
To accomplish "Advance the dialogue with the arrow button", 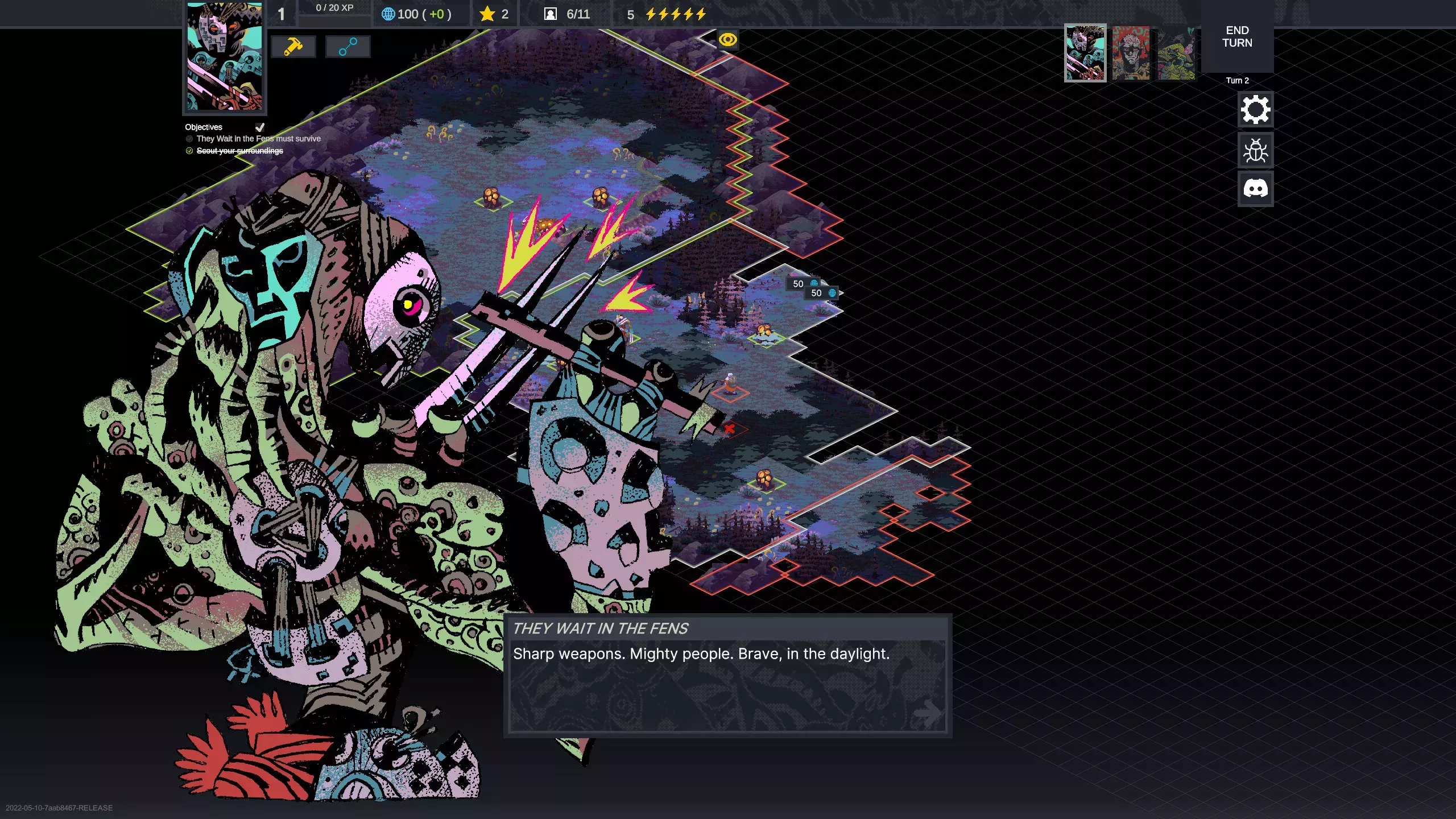I will pyautogui.click(x=928, y=712).
